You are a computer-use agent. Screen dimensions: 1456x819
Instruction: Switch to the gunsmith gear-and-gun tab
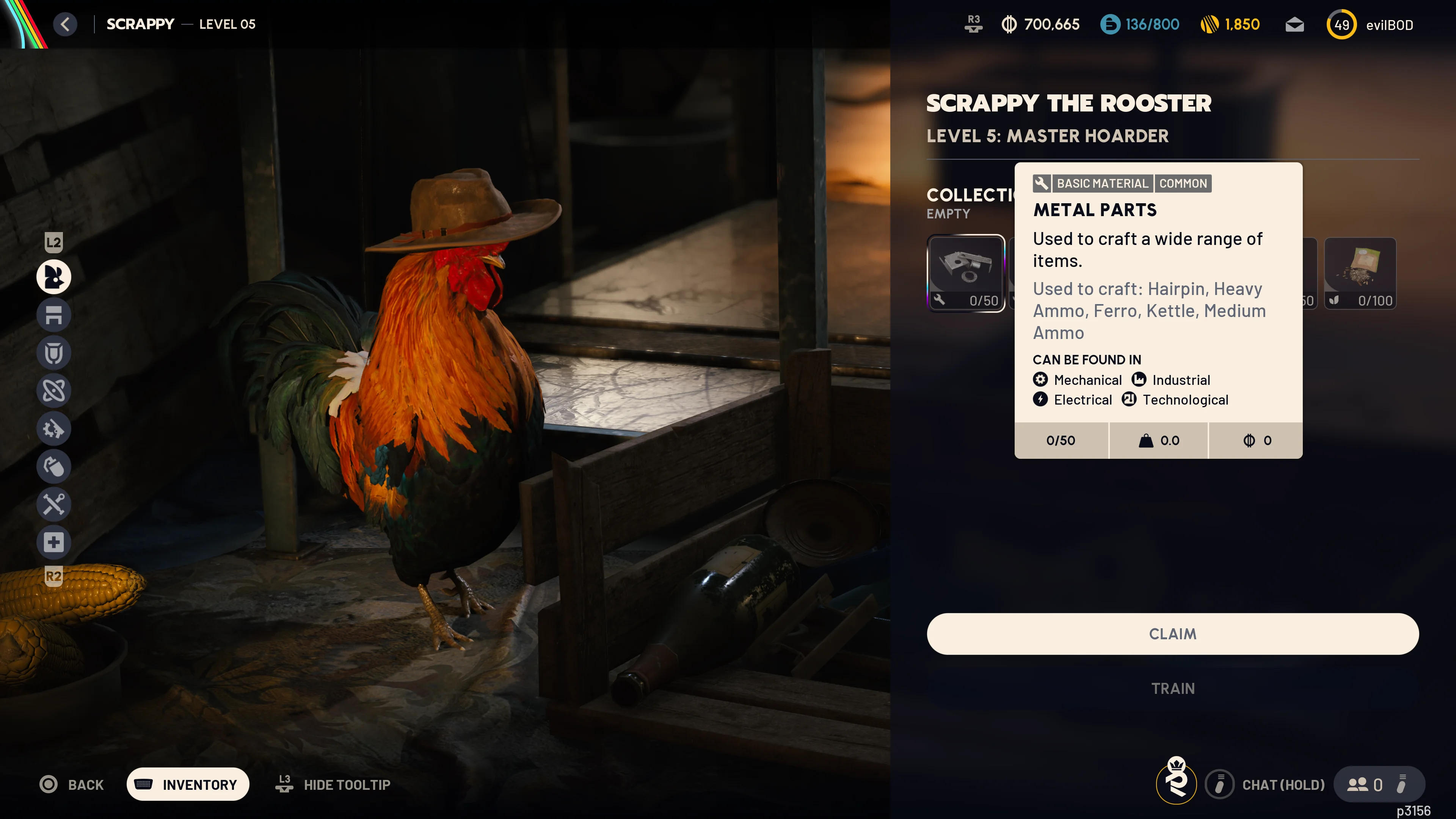[x=54, y=428]
